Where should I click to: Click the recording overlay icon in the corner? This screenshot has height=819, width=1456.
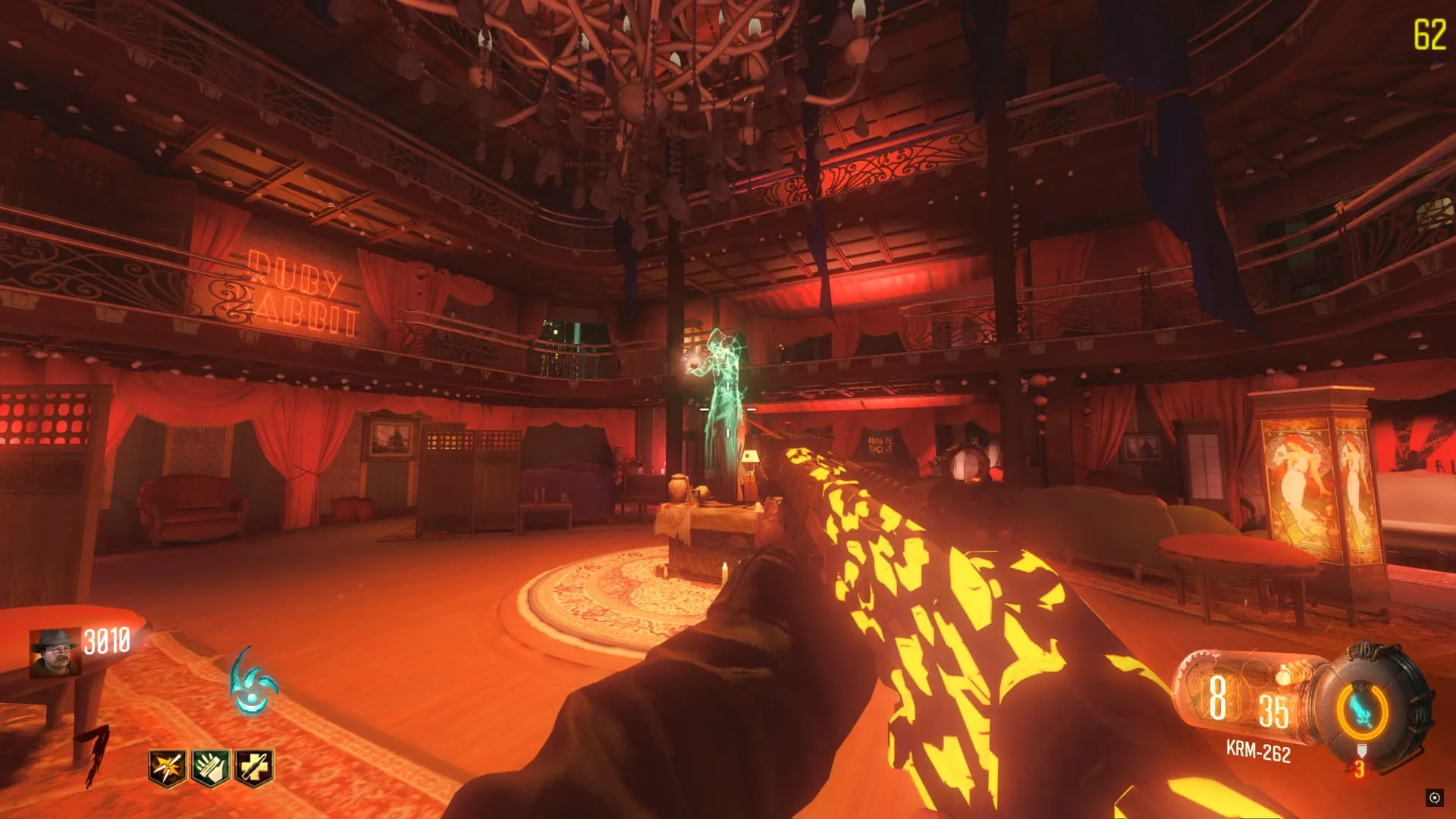pyautogui.click(x=1434, y=797)
